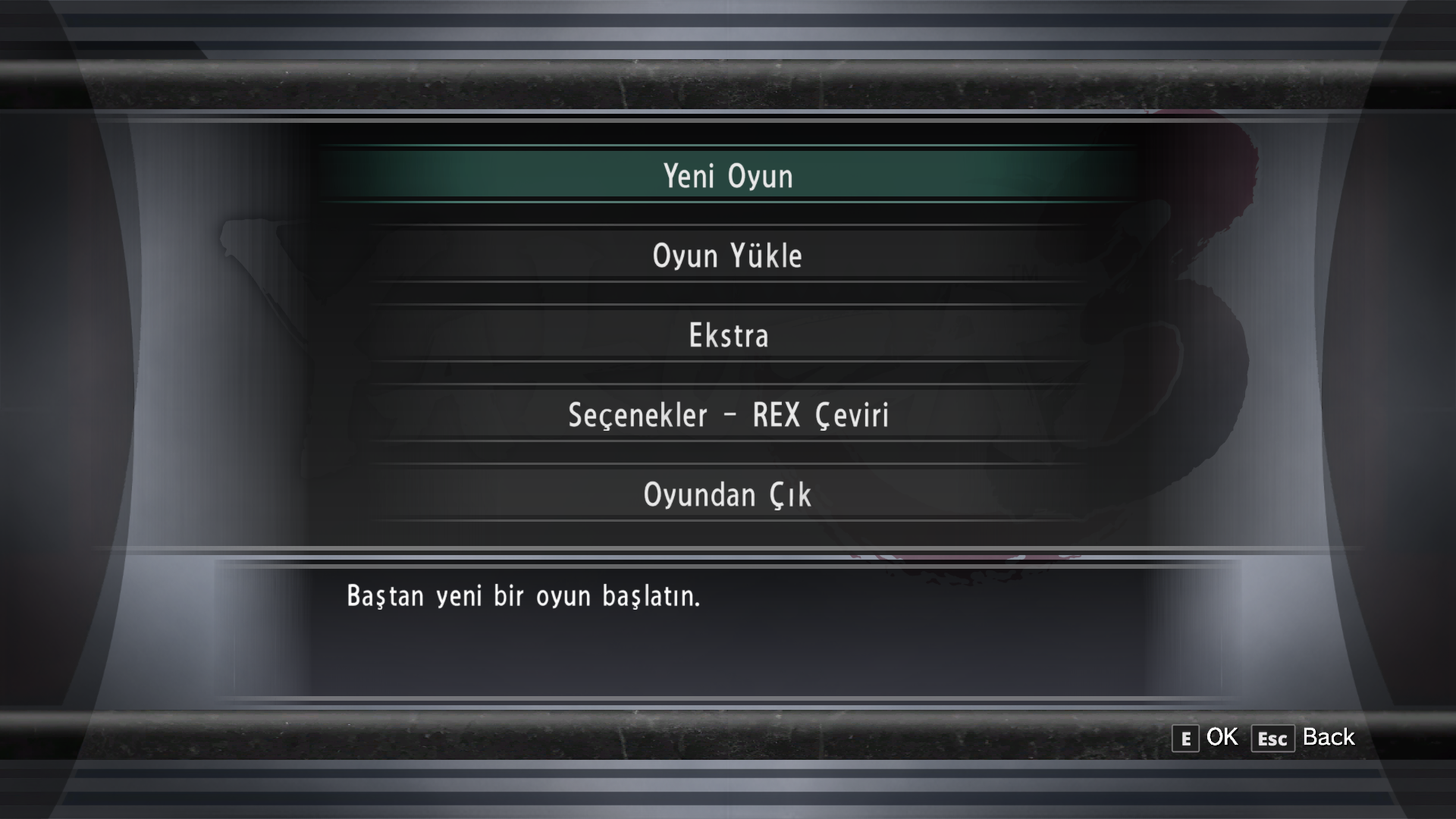Select the row containing REX Çeviri text
This screenshot has height=819, width=1456.
819,415
